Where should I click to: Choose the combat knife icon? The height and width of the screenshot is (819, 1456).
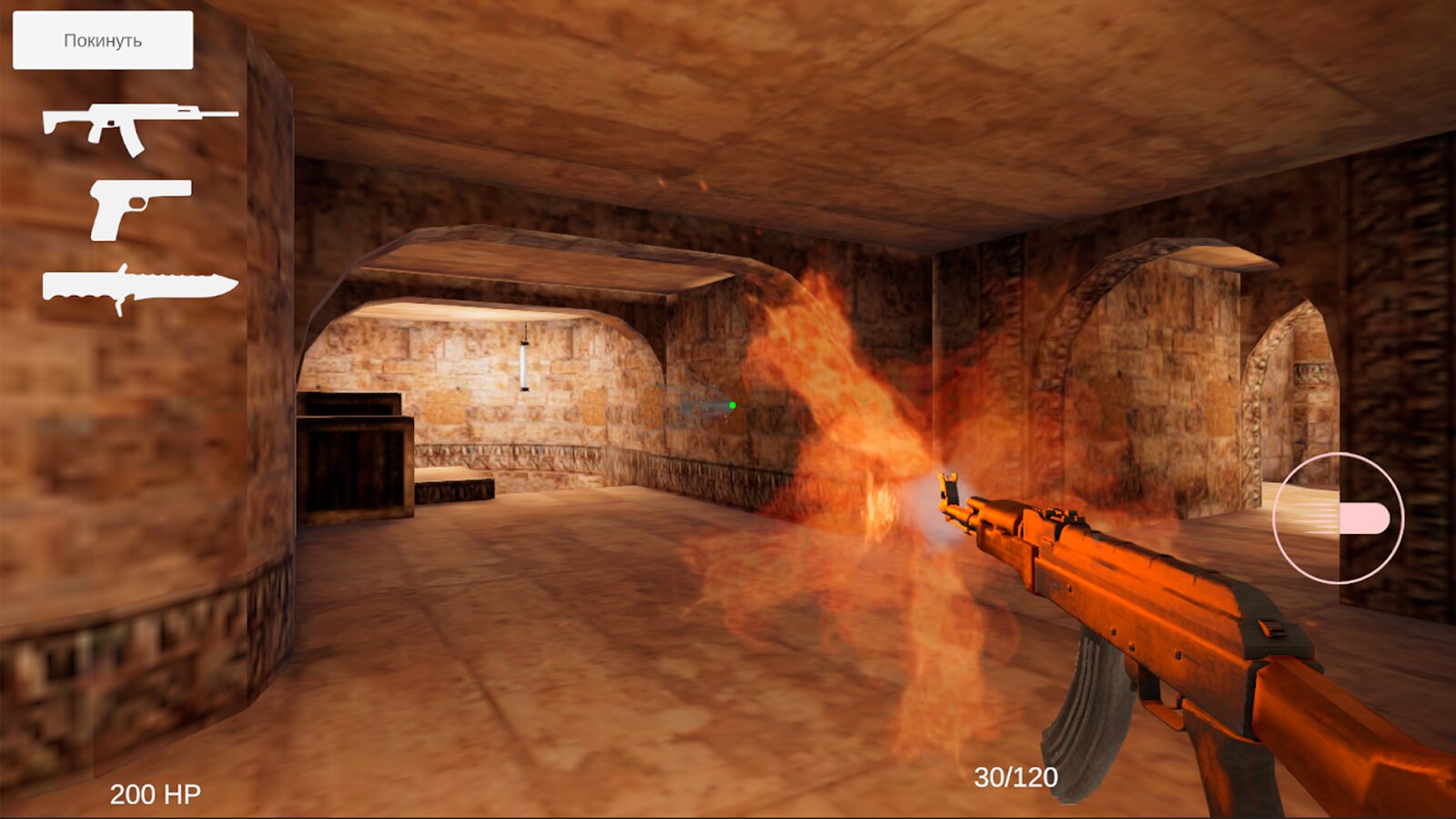[x=139, y=288]
